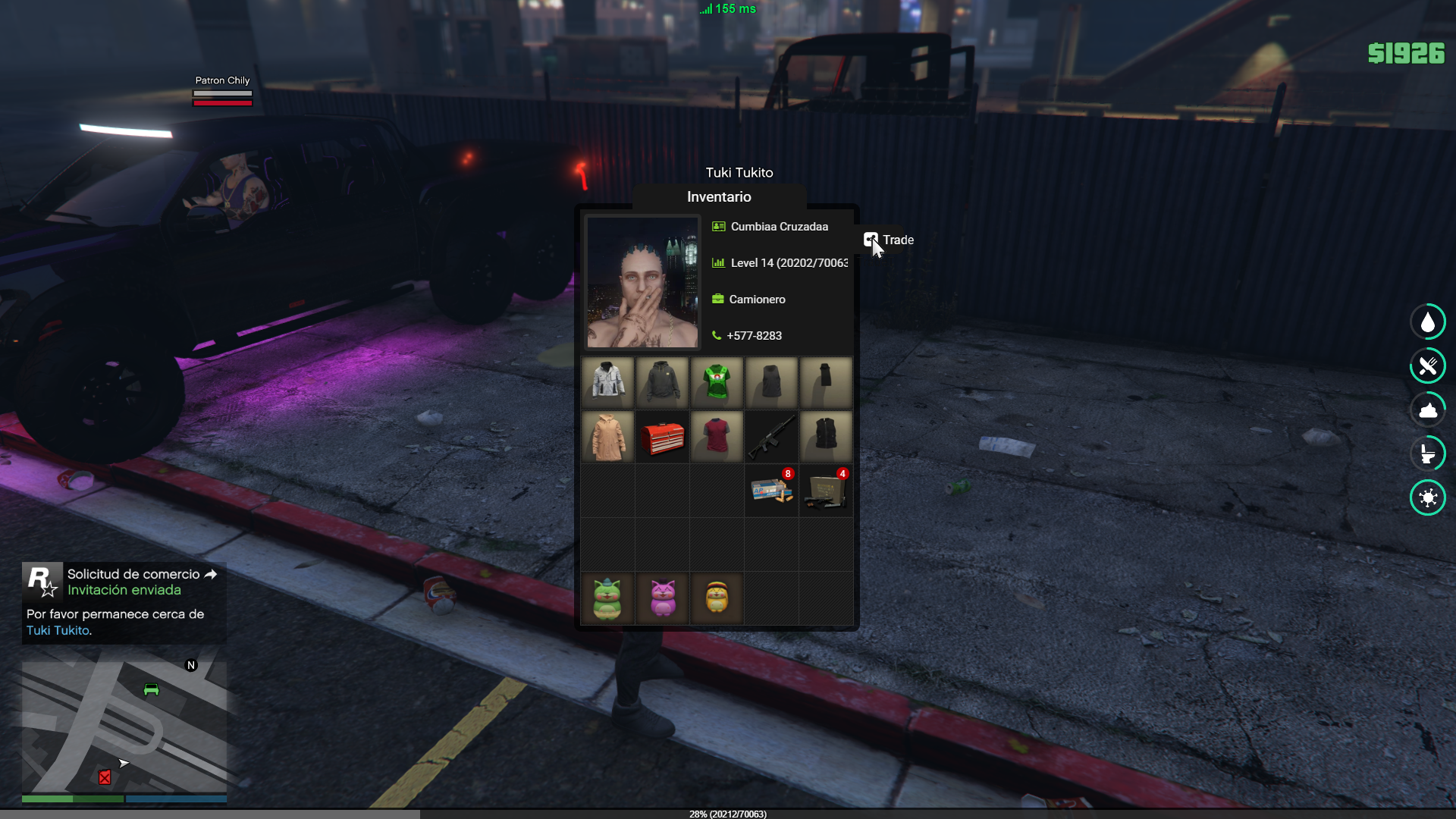
Task: Choose the red toolbox item
Action: [x=662, y=437]
